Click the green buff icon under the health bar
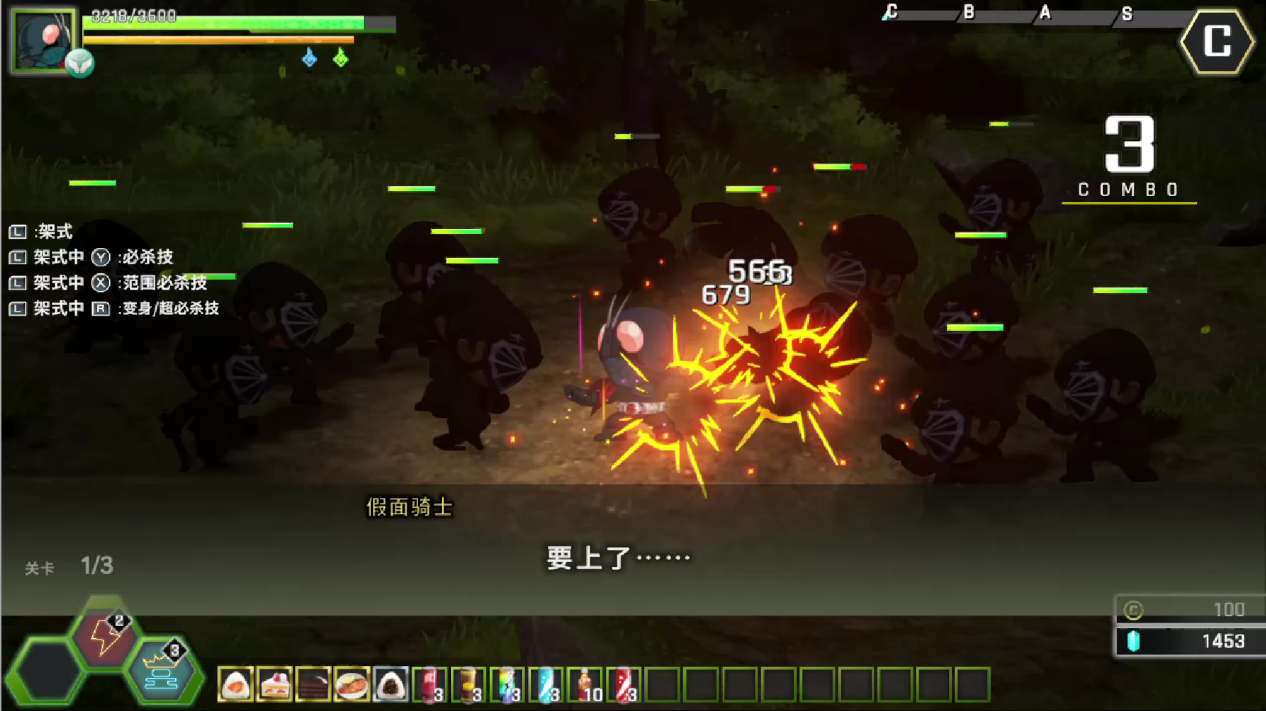This screenshot has height=711, width=1266. pyautogui.click(x=340, y=58)
